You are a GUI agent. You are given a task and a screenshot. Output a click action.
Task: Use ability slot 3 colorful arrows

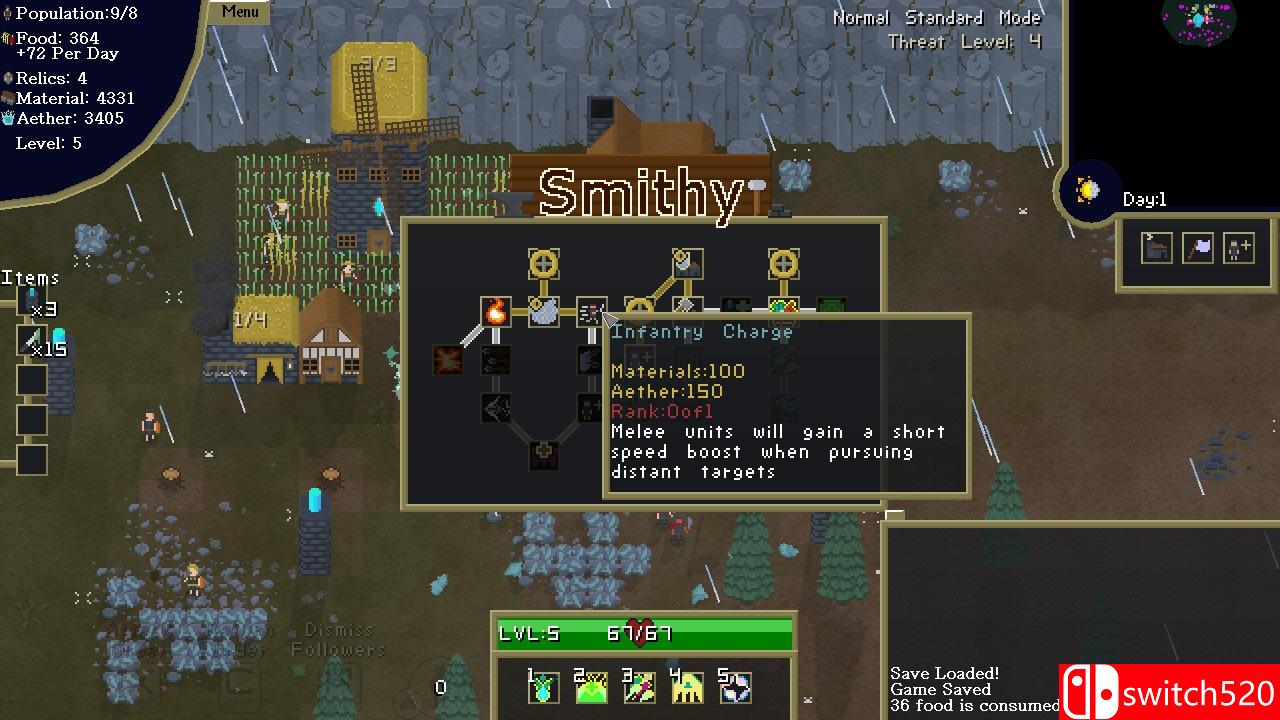[639, 687]
